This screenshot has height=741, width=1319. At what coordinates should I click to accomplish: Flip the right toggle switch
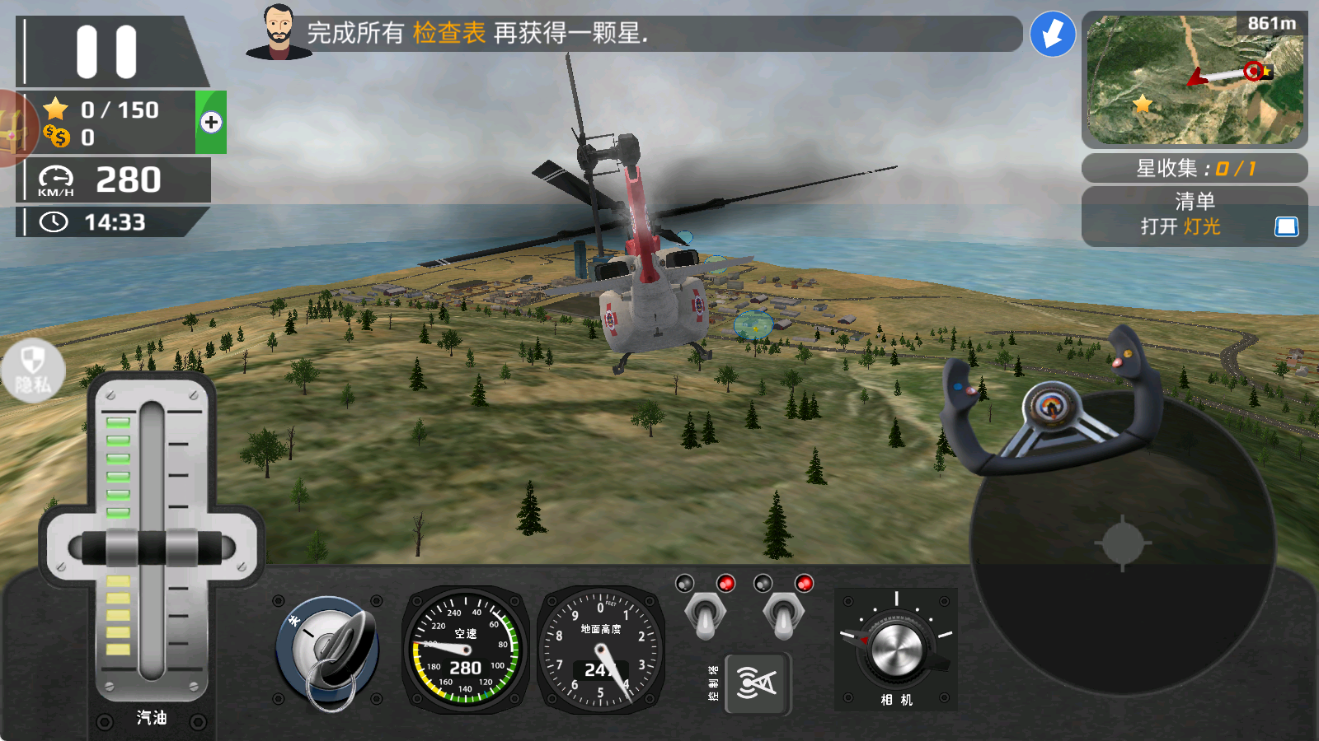(783, 616)
